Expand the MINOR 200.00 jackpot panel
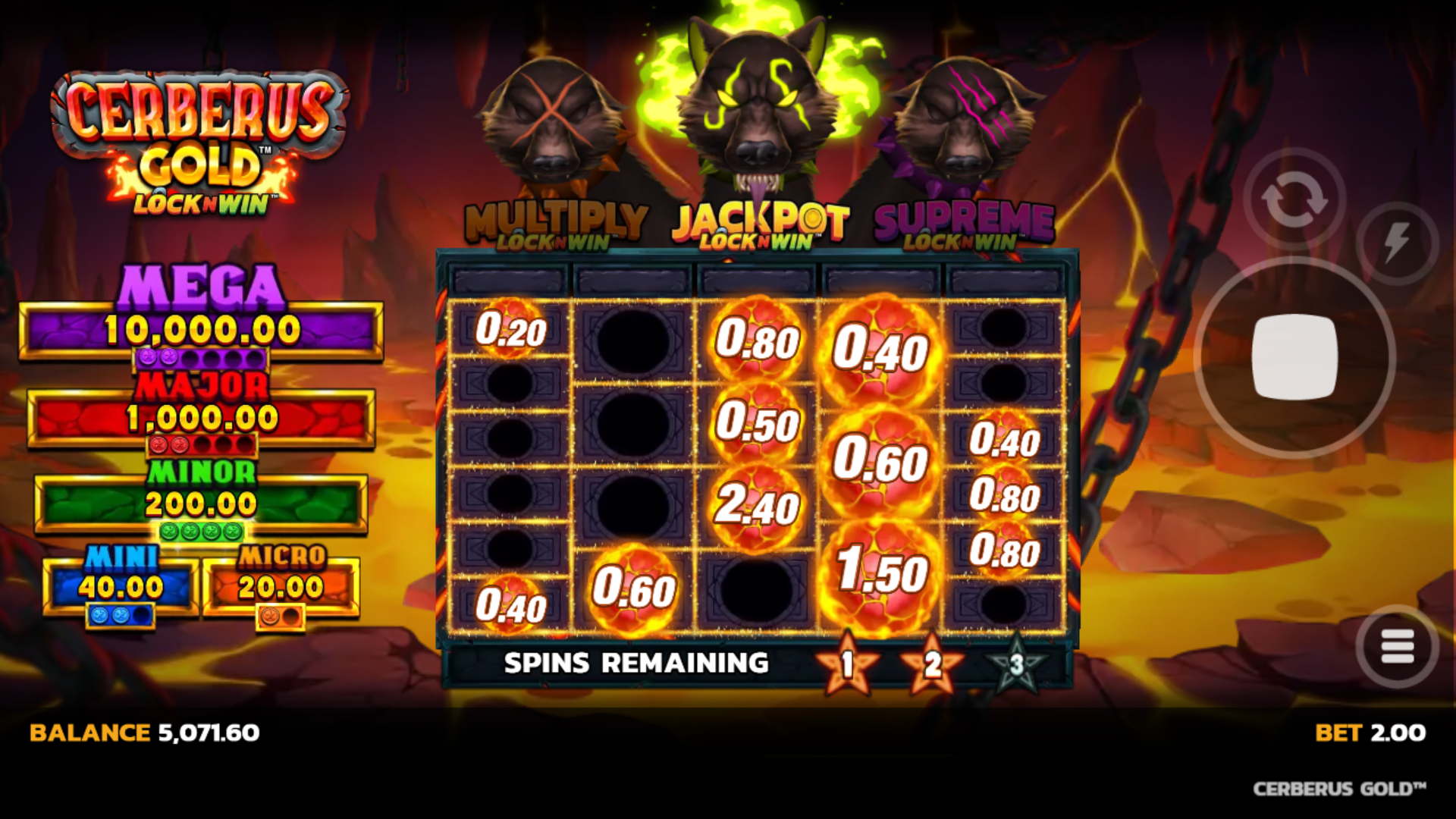The width and height of the screenshot is (1456, 819). [x=201, y=502]
